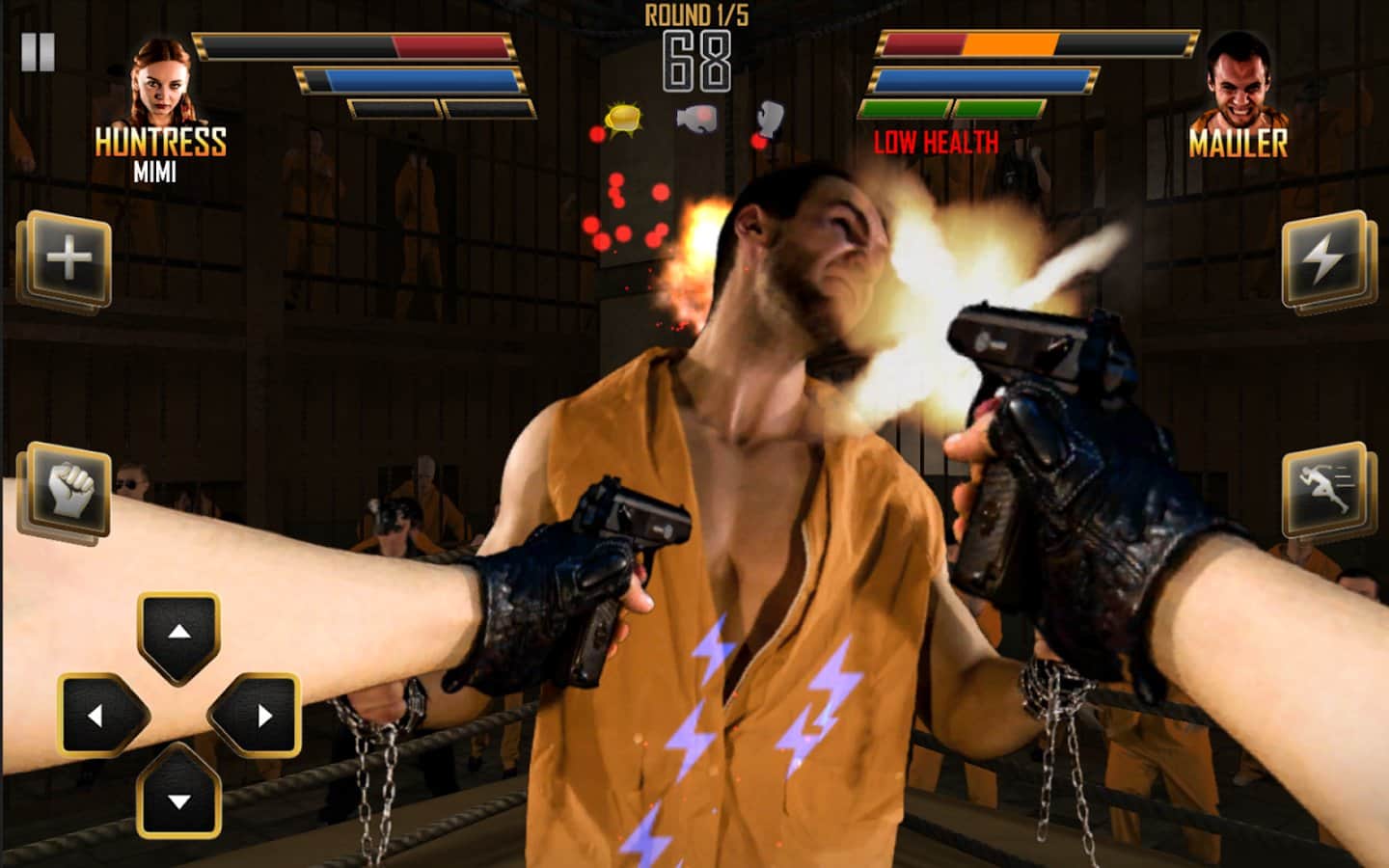Trigger the lightning bolt special attack
The height and width of the screenshot is (868, 1389).
point(1324,260)
